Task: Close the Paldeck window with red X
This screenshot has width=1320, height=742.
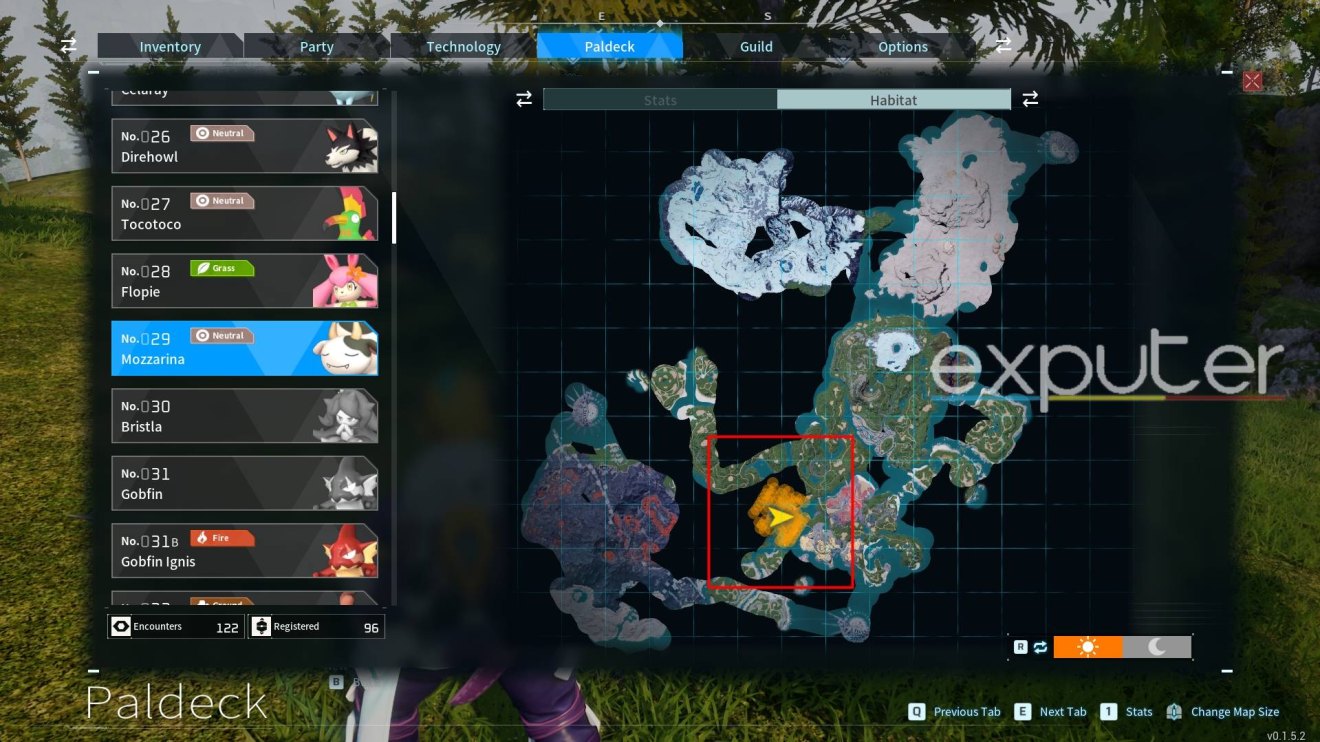Action: point(1252,81)
